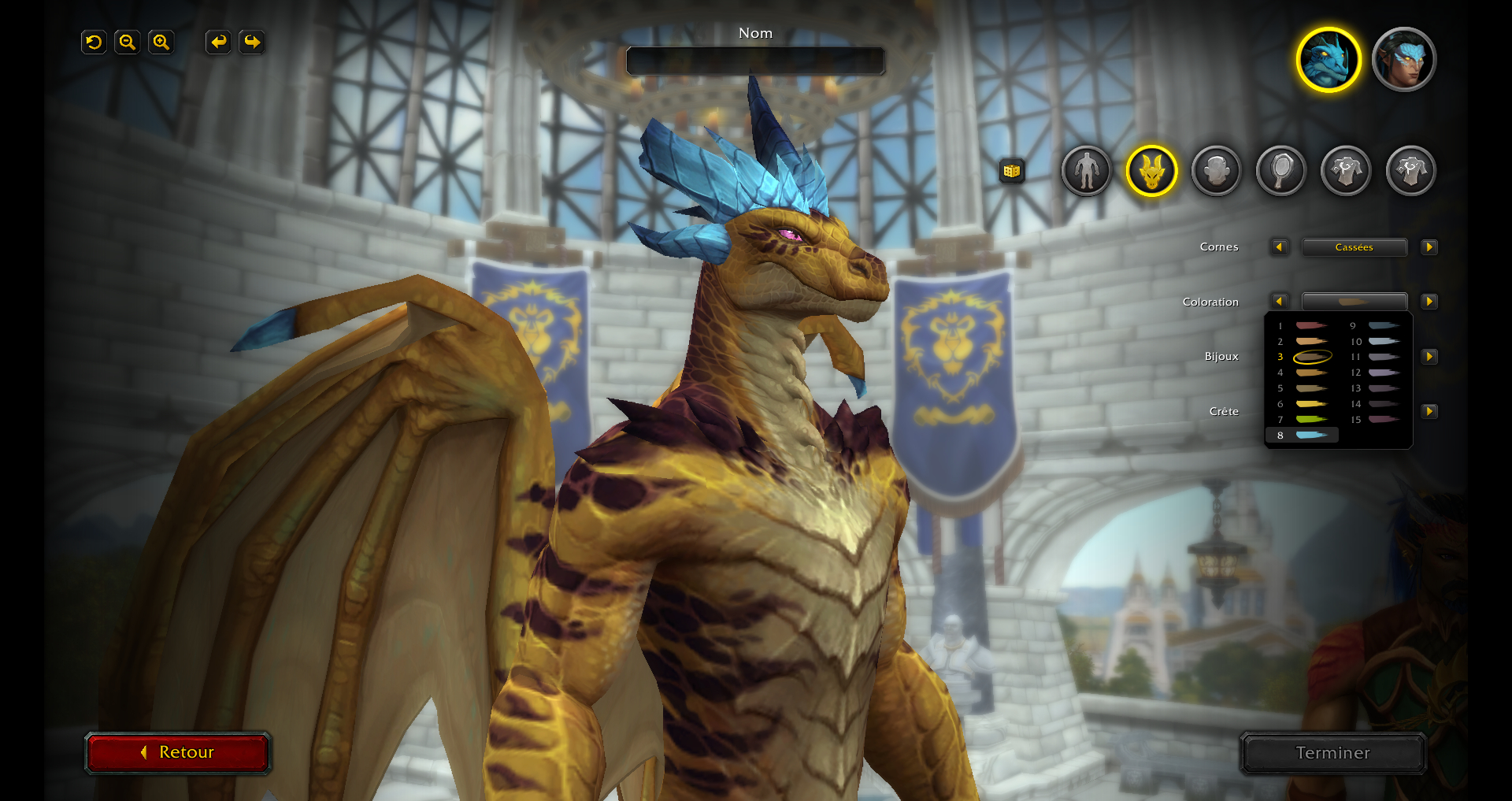The width and height of the screenshot is (1512, 801).
Task: Zoom out with the minus magnifier
Action: click(x=127, y=42)
